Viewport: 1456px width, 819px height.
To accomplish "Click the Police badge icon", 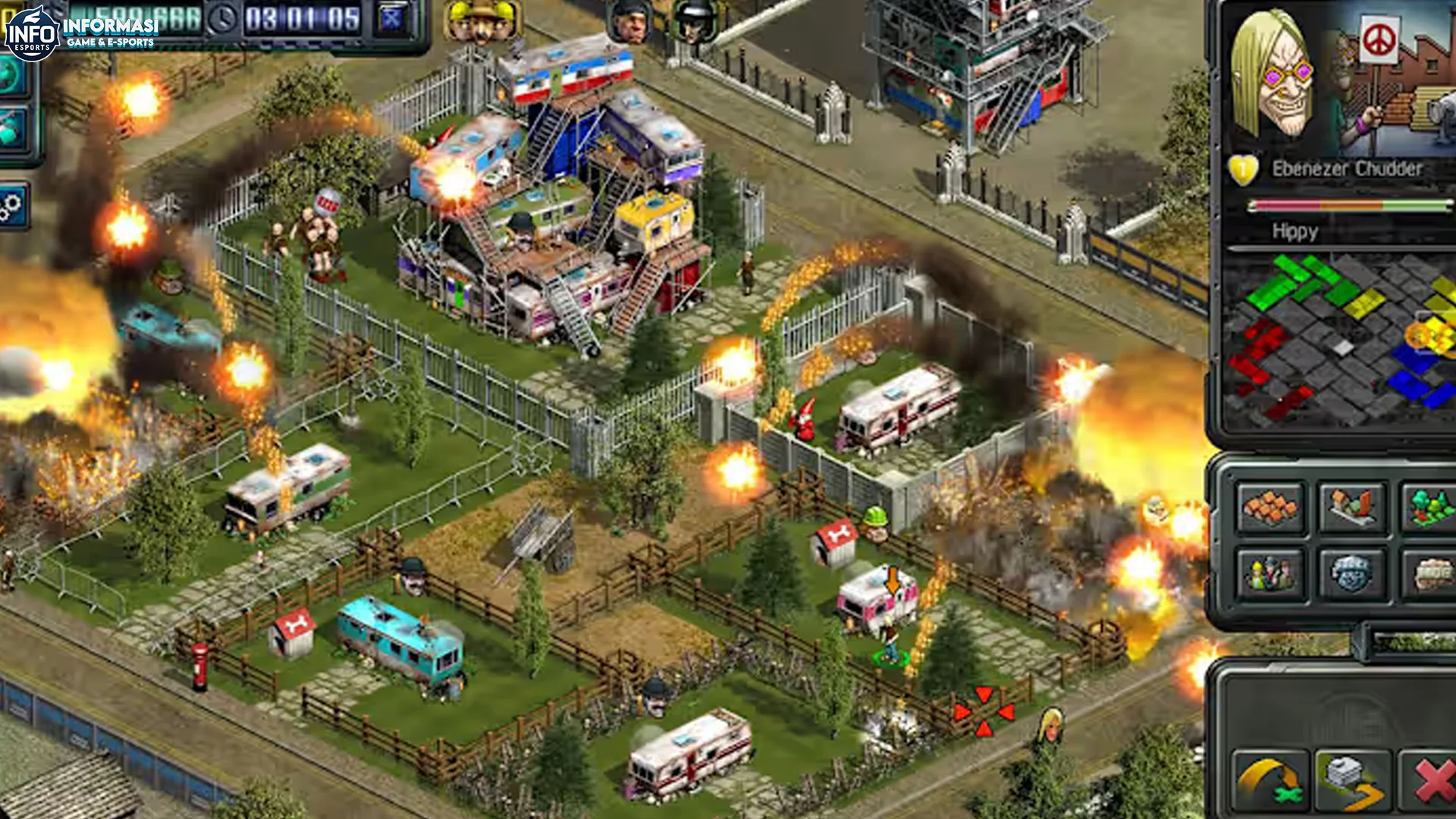I will click(1351, 573).
